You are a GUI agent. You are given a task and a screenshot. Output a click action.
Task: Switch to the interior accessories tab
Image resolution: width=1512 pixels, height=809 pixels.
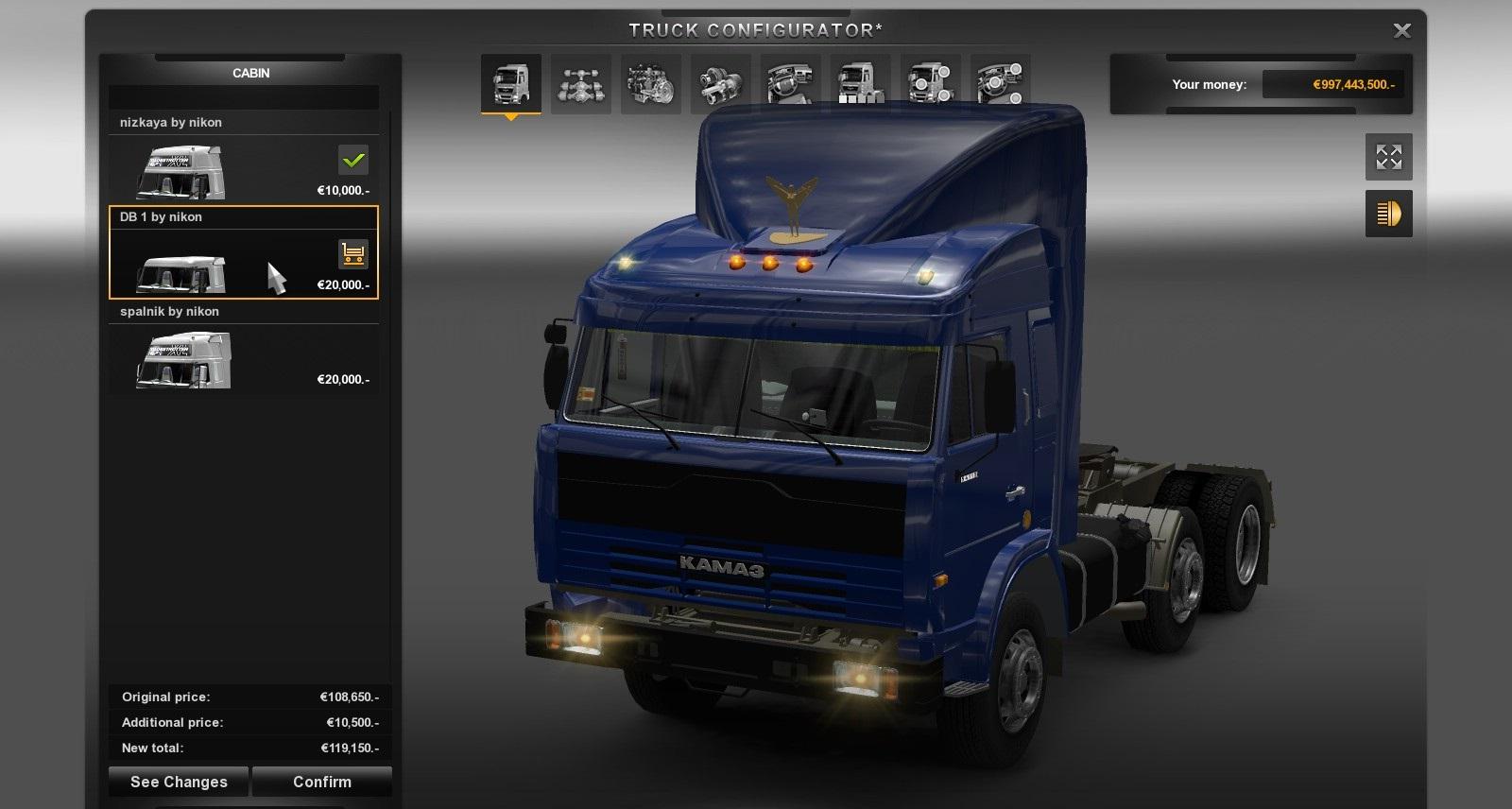(1000, 84)
